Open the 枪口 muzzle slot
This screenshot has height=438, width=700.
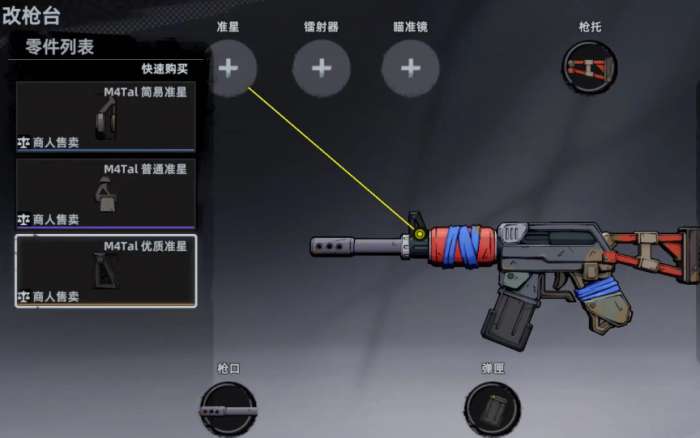point(228,410)
